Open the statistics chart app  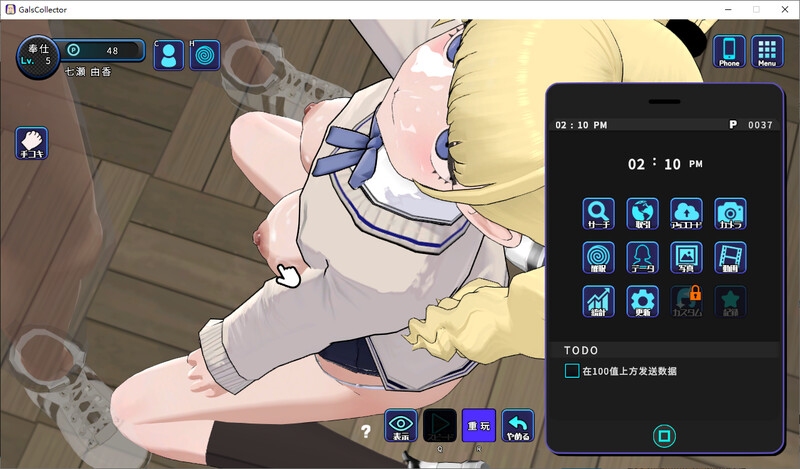click(599, 302)
